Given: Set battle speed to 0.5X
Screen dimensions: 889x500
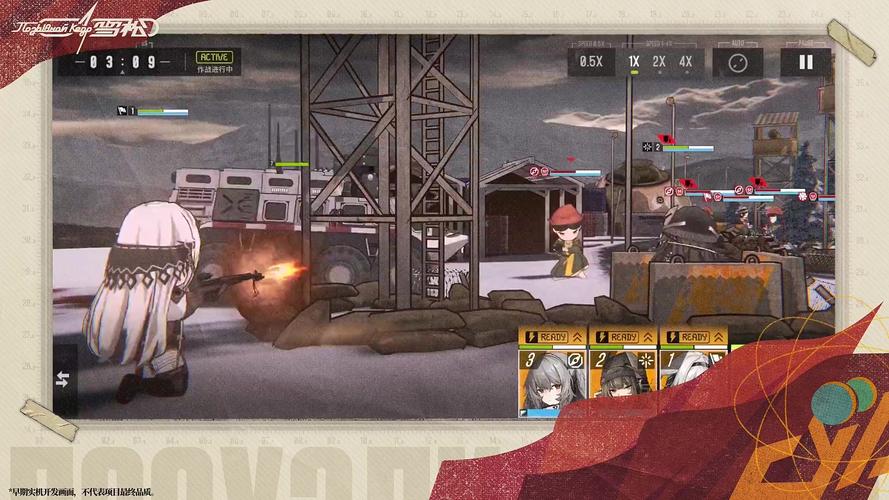Looking at the screenshot, I should 591,62.
